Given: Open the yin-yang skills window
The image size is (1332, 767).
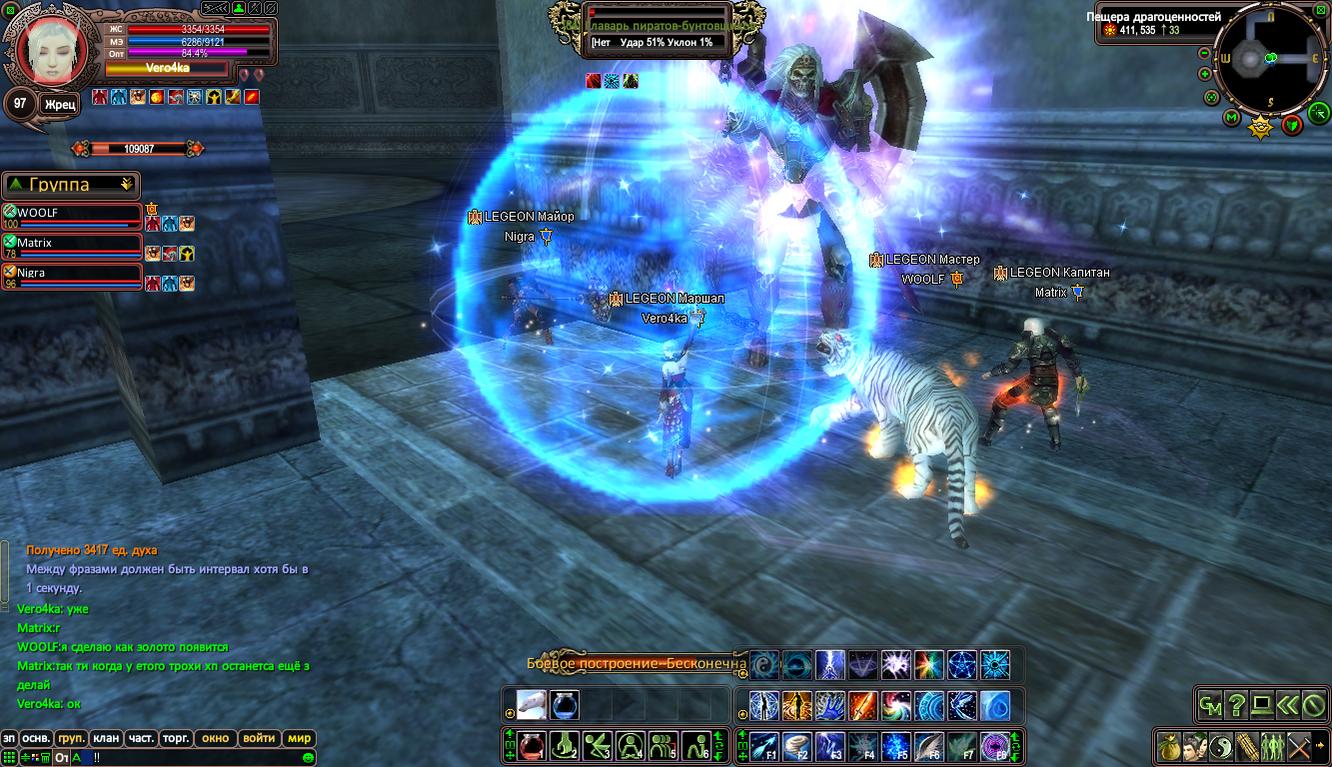Looking at the screenshot, I should point(1221,746).
